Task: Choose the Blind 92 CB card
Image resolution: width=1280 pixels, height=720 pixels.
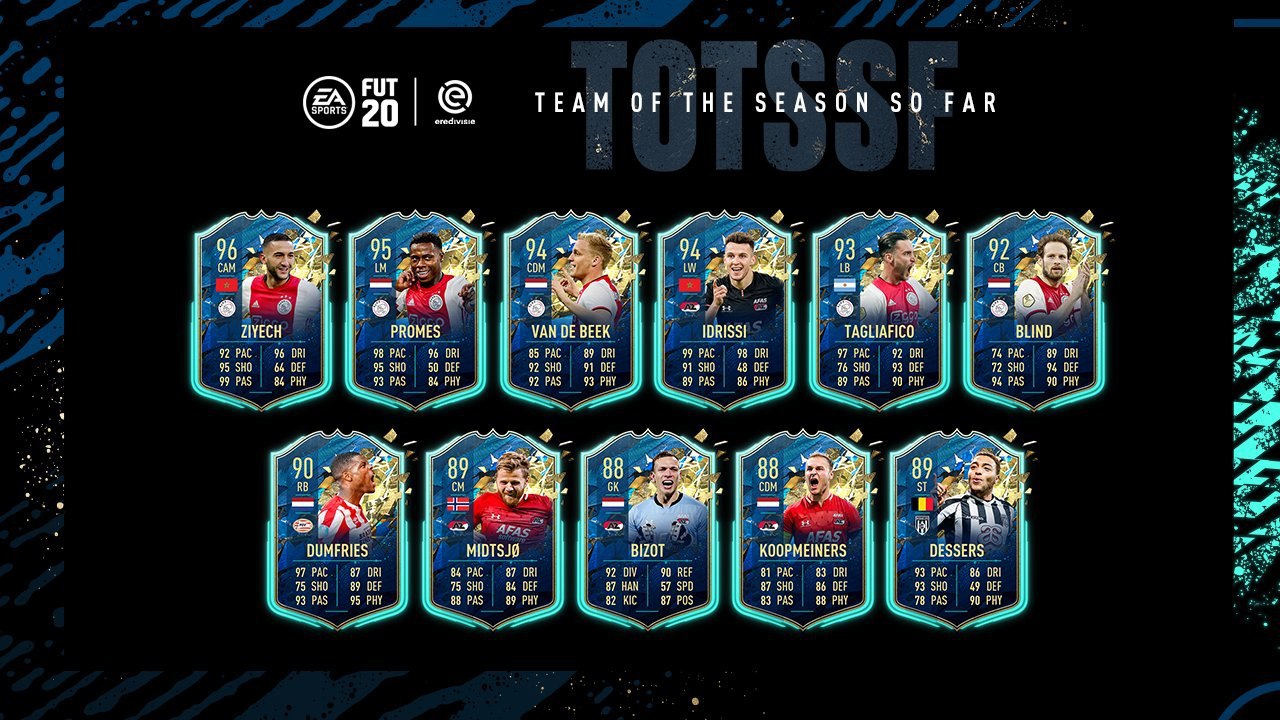Action: click(x=1033, y=310)
